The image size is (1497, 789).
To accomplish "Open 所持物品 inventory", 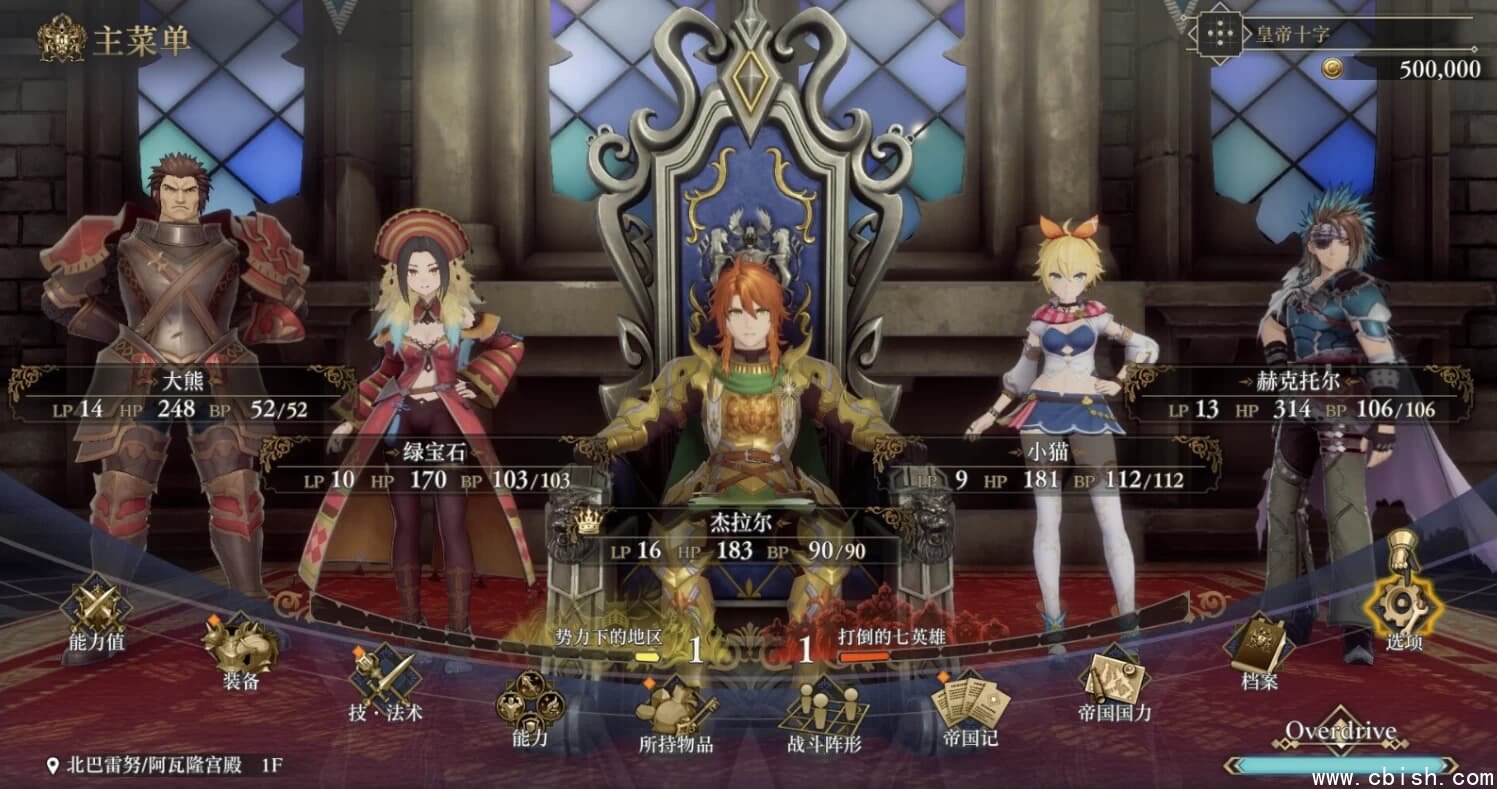I will click(x=676, y=712).
